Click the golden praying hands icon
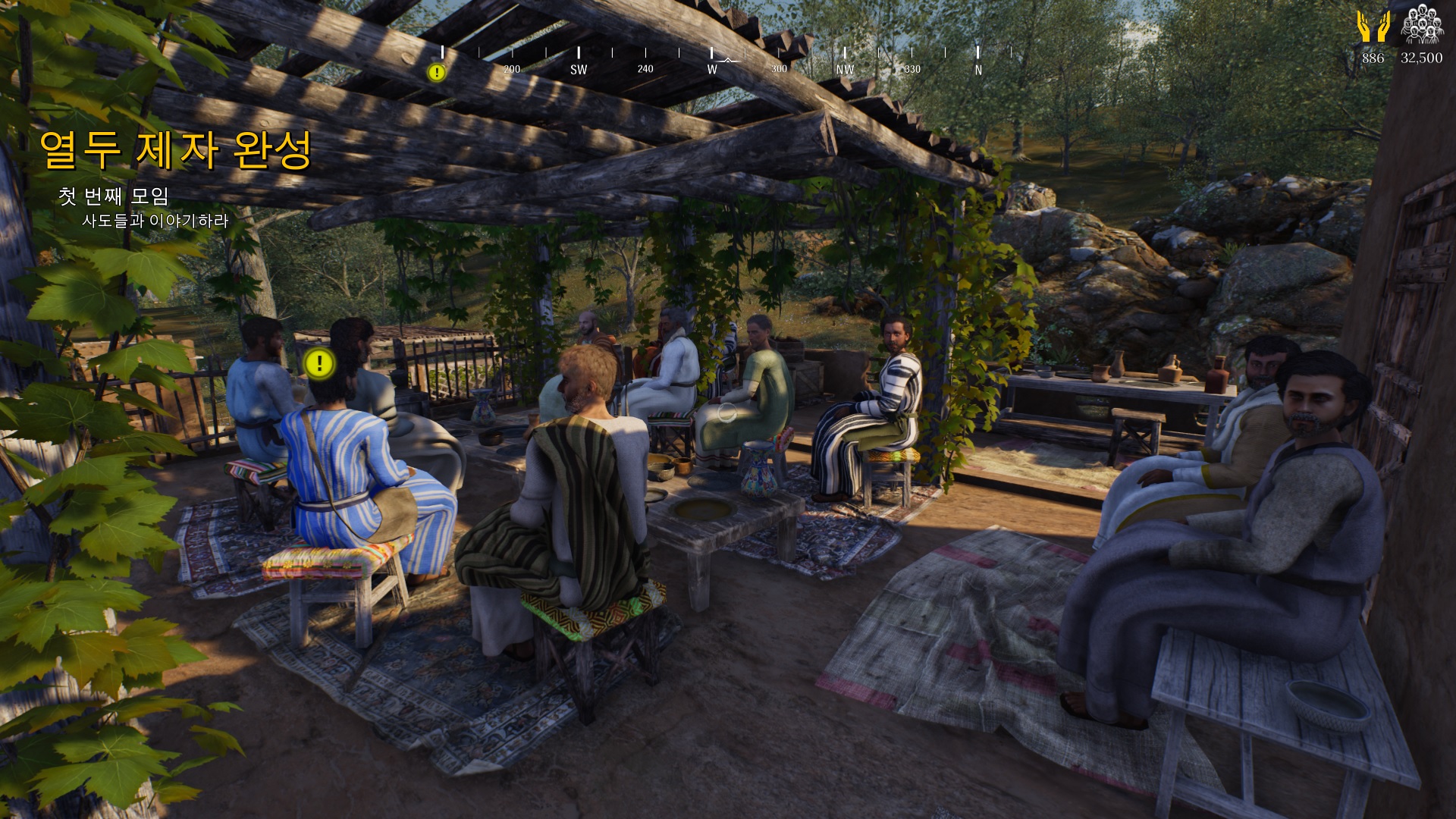The width and height of the screenshot is (1456, 819). [x=1373, y=27]
